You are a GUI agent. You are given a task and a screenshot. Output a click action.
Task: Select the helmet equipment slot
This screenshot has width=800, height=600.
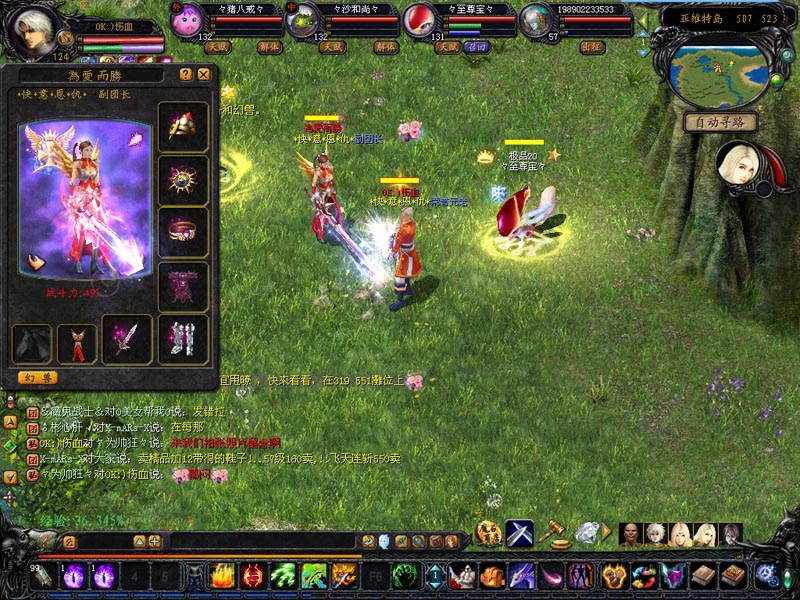[x=183, y=127]
